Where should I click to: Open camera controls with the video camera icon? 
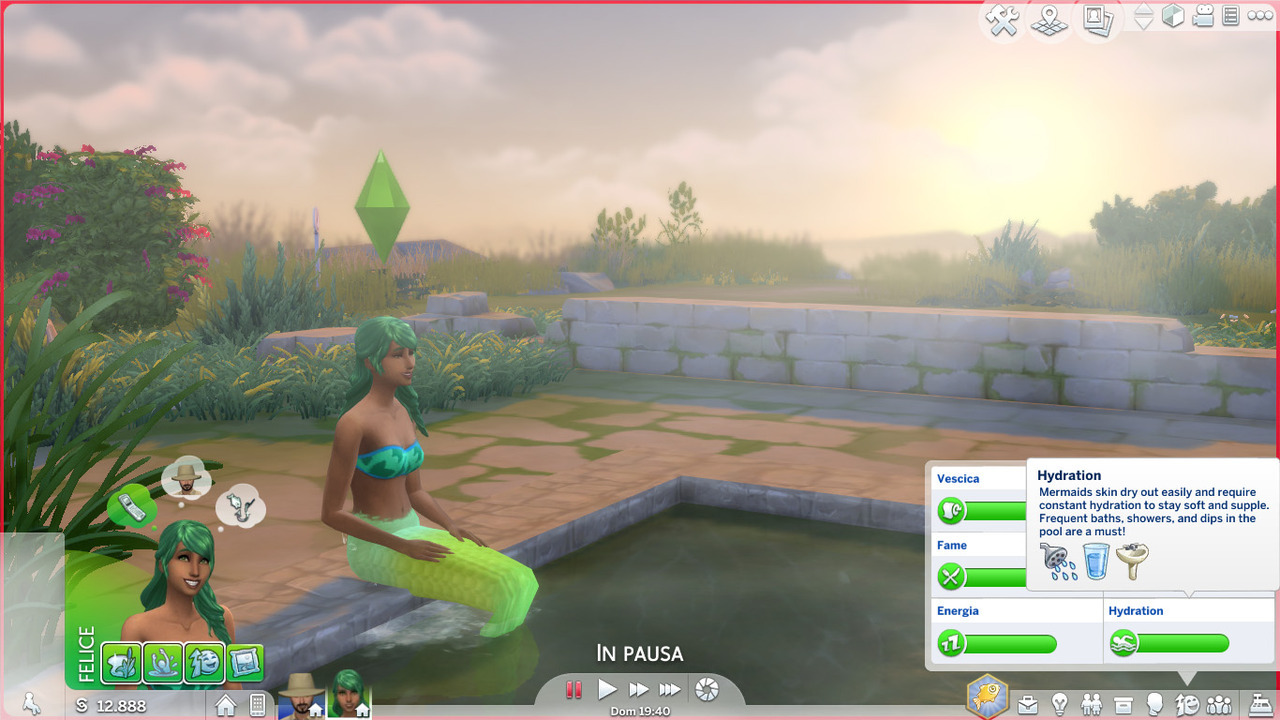point(1203,17)
